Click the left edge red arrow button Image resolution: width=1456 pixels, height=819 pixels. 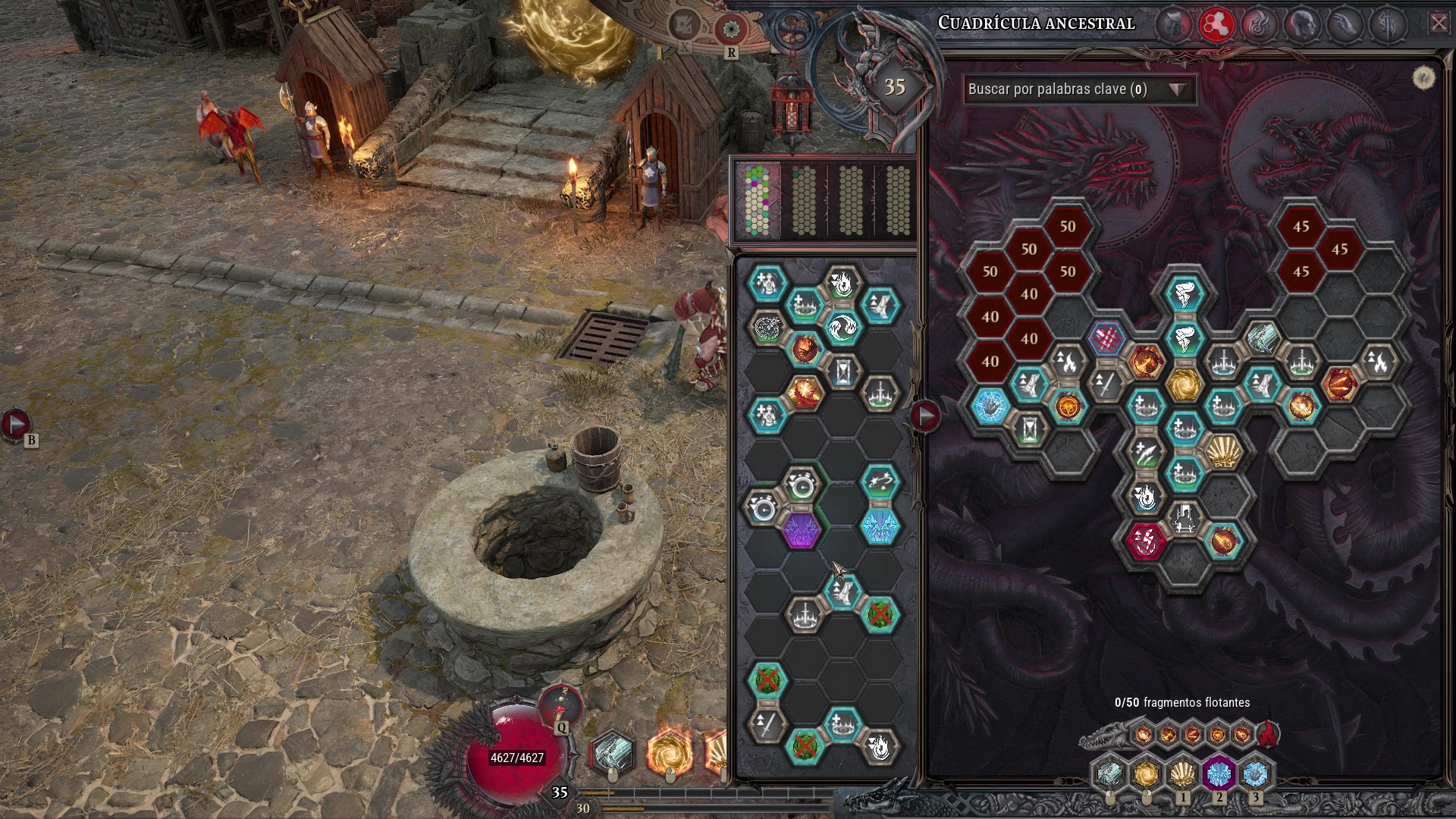coord(15,424)
